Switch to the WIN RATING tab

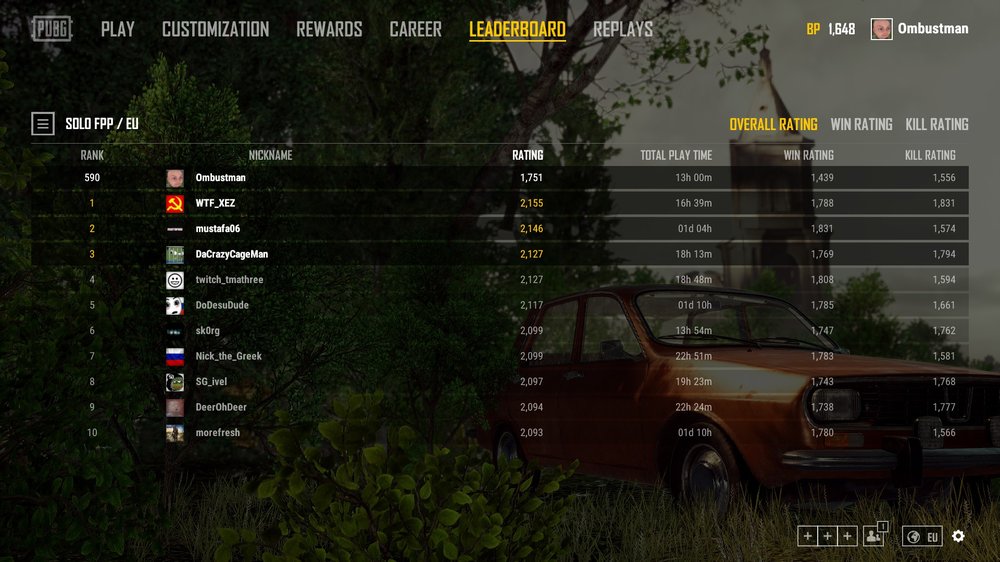[861, 124]
